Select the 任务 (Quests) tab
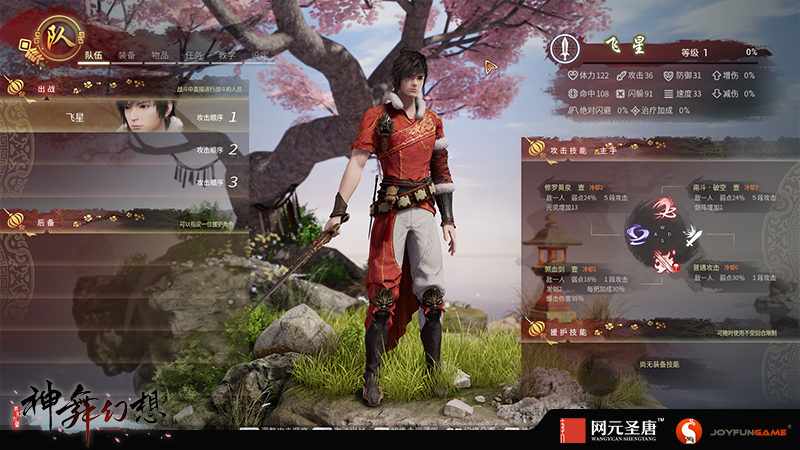Viewport: 800px width, 450px height. [194, 56]
